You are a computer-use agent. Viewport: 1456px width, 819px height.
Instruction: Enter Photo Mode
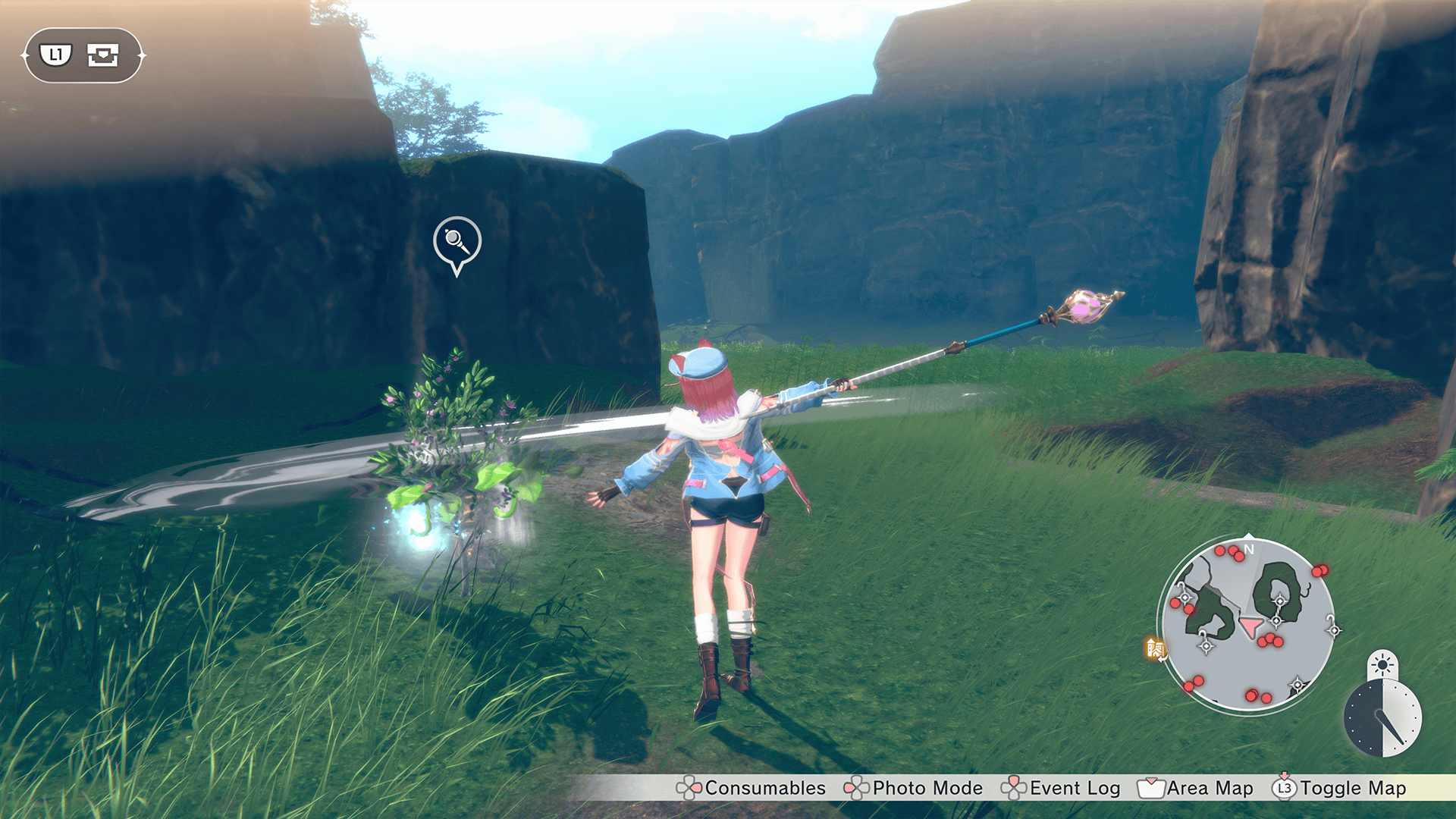pyautogui.click(x=914, y=788)
